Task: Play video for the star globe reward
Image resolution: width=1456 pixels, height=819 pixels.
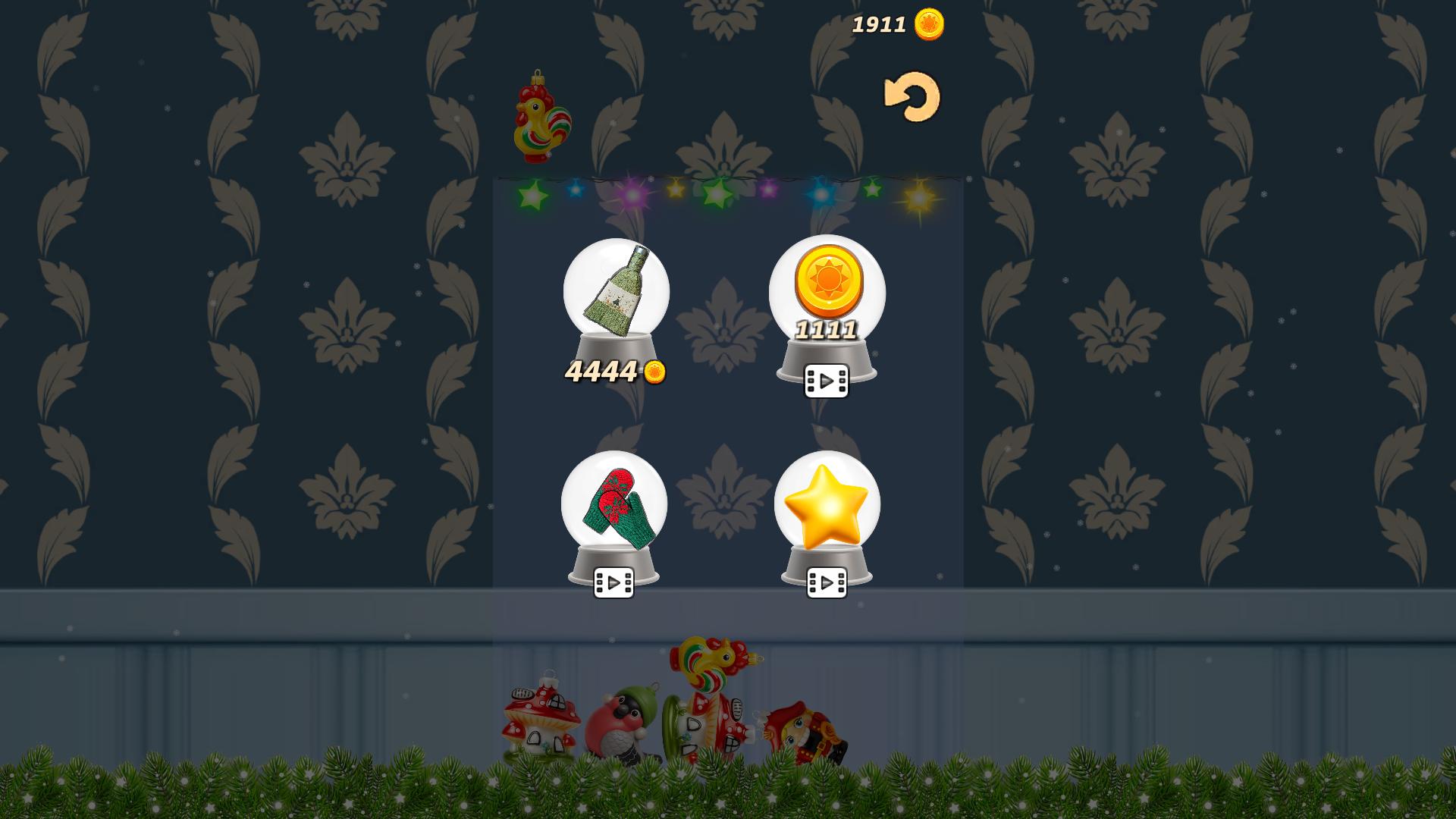Action: tap(829, 582)
